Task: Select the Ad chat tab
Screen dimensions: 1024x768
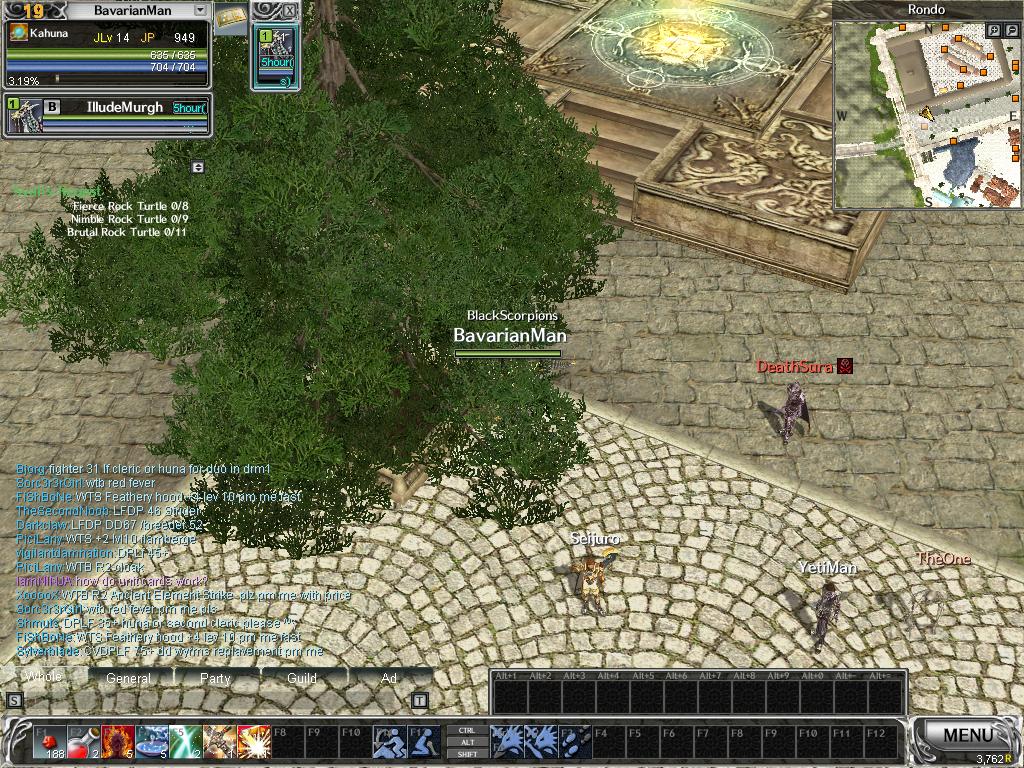Action: (x=389, y=678)
